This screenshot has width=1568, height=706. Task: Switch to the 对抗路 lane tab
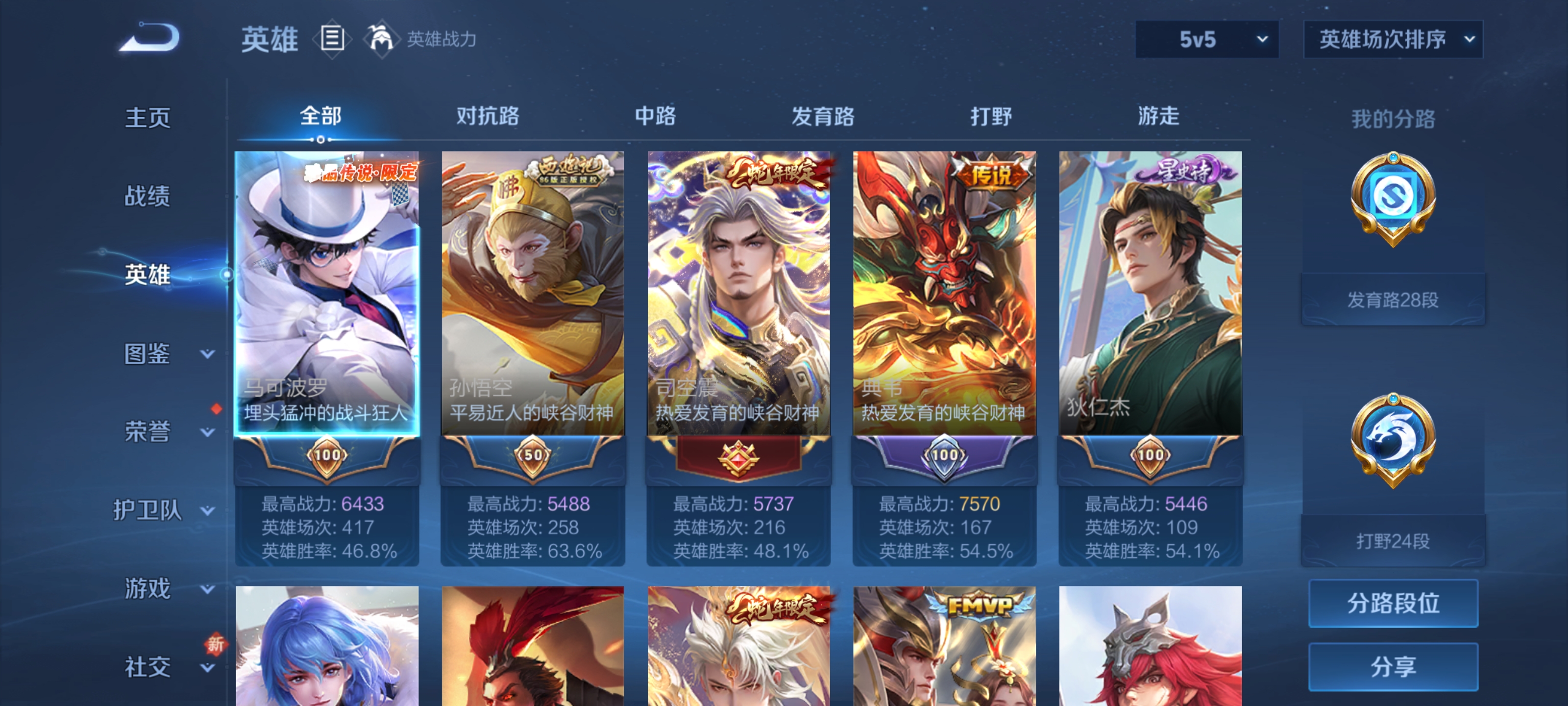pos(487,116)
